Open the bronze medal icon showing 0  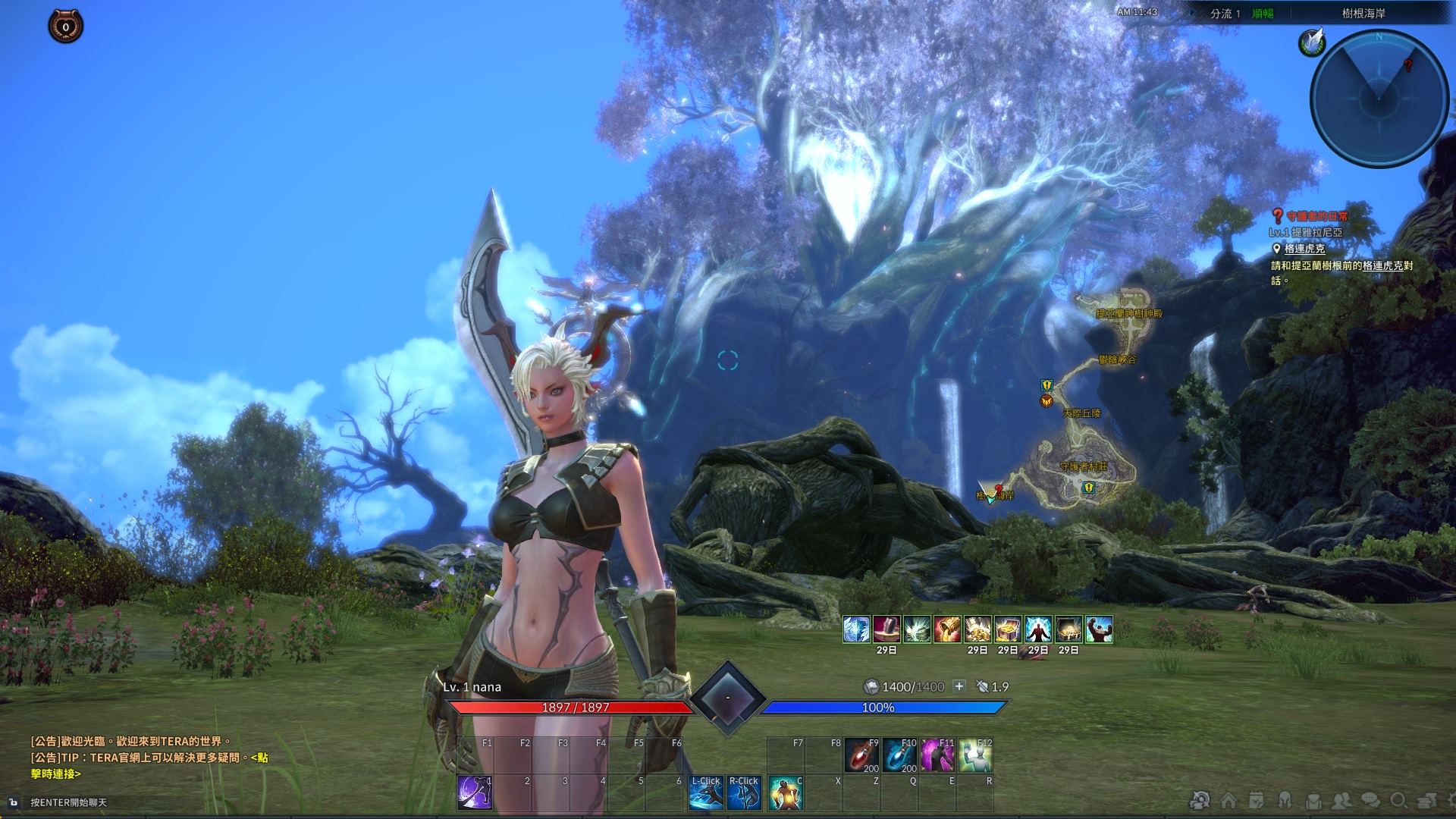(x=66, y=27)
